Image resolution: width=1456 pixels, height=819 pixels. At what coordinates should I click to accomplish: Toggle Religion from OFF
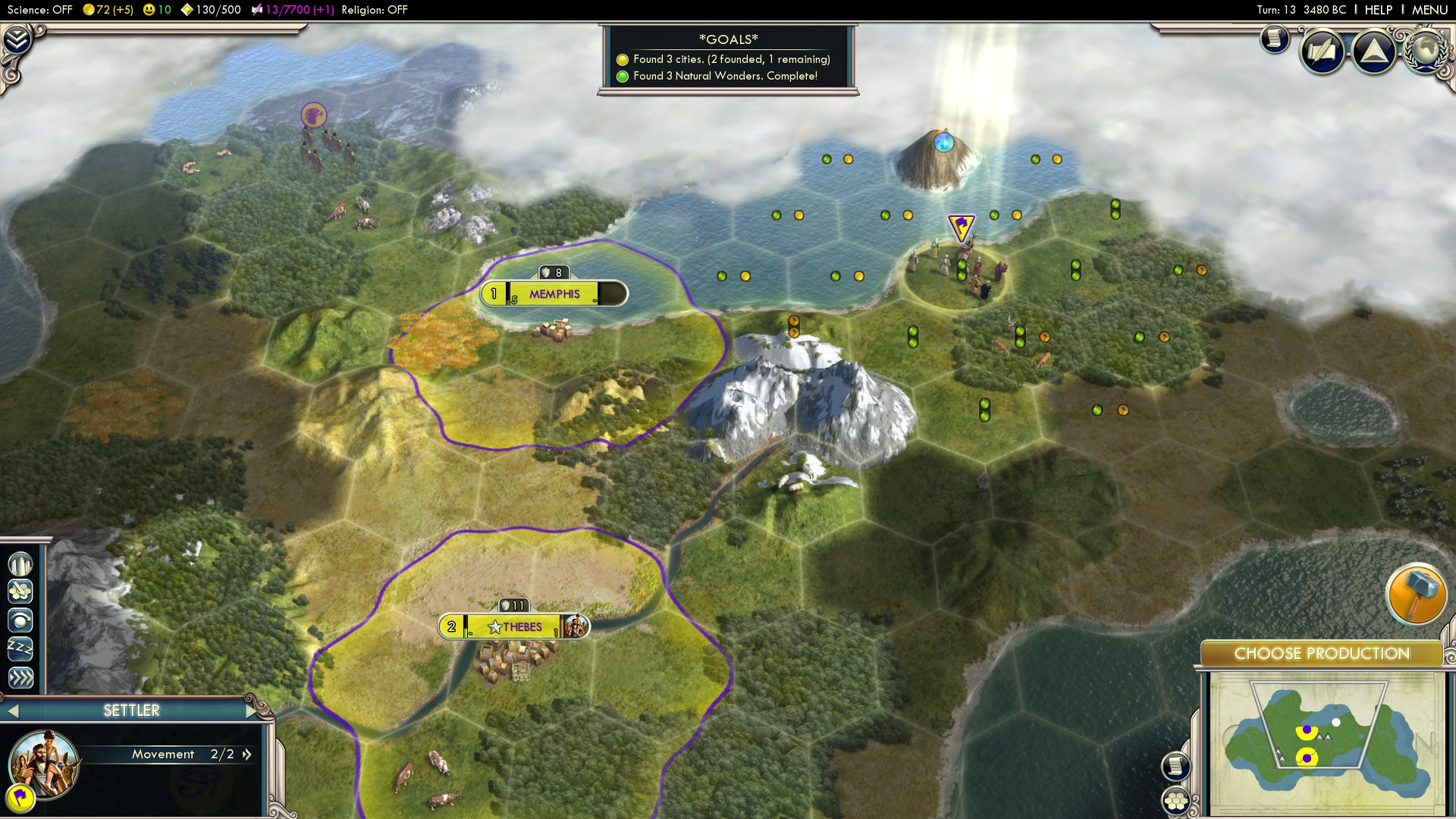(x=374, y=11)
